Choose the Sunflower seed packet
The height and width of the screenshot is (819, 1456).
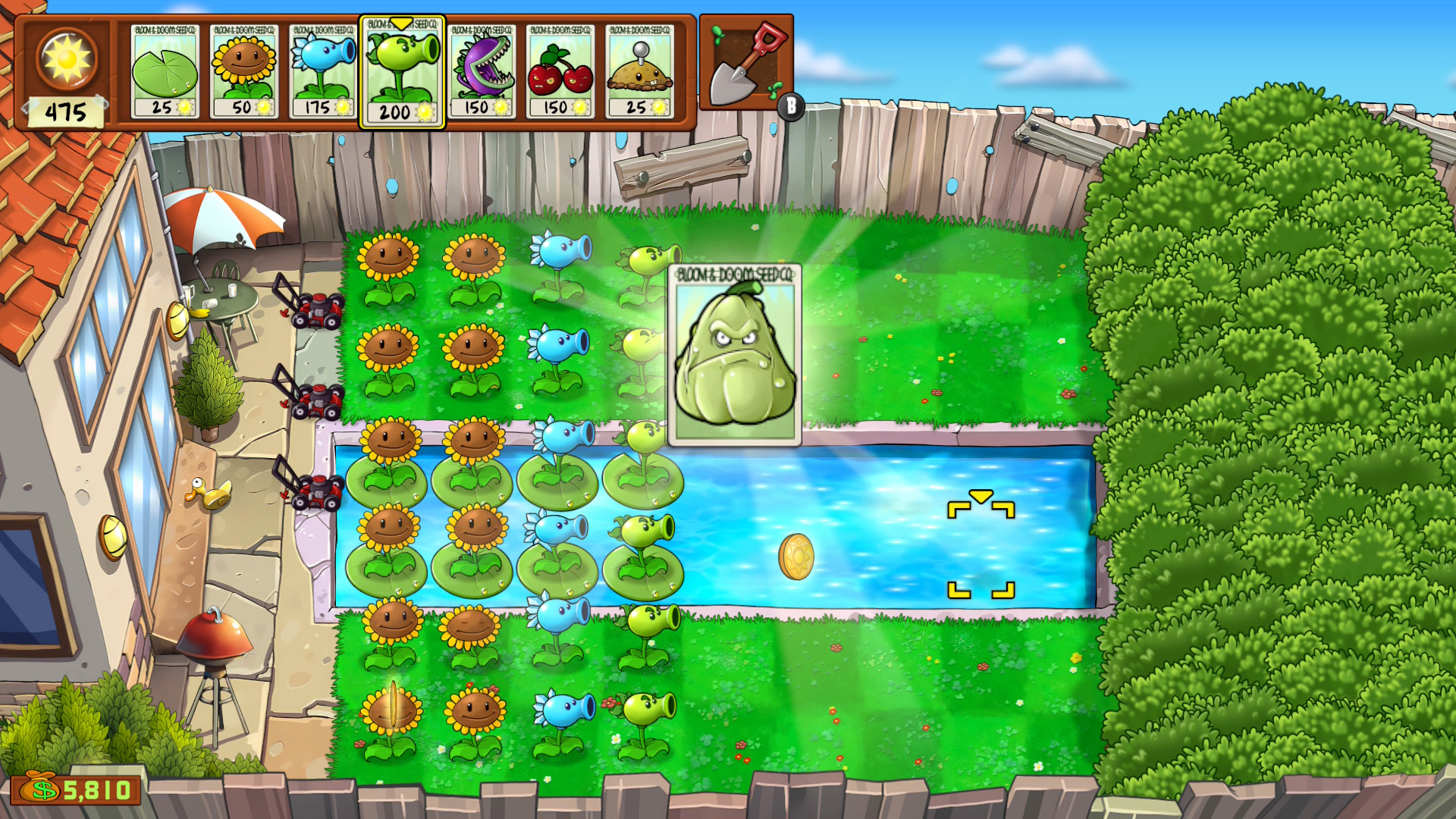(243, 72)
